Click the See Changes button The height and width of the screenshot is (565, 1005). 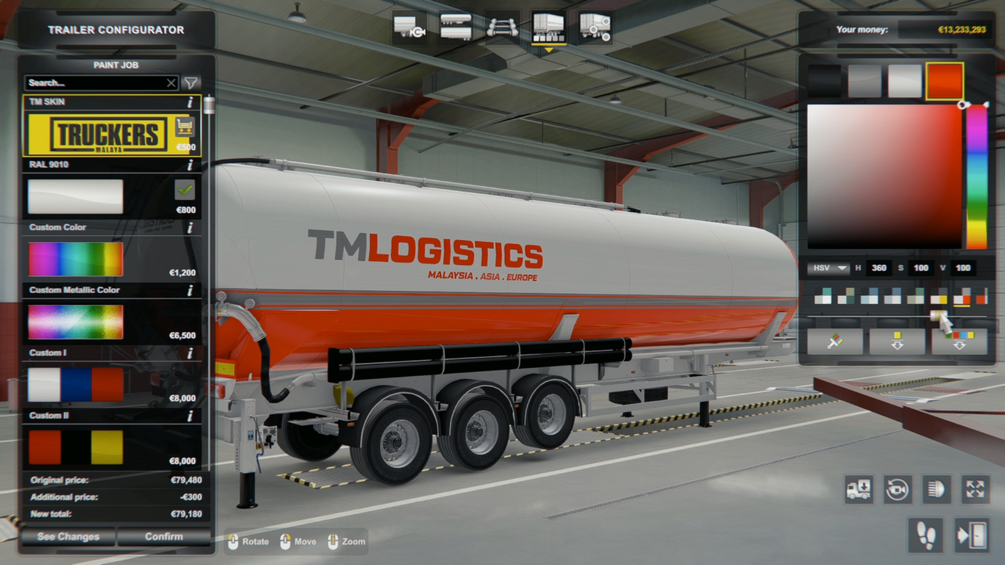(x=68, y=537)
